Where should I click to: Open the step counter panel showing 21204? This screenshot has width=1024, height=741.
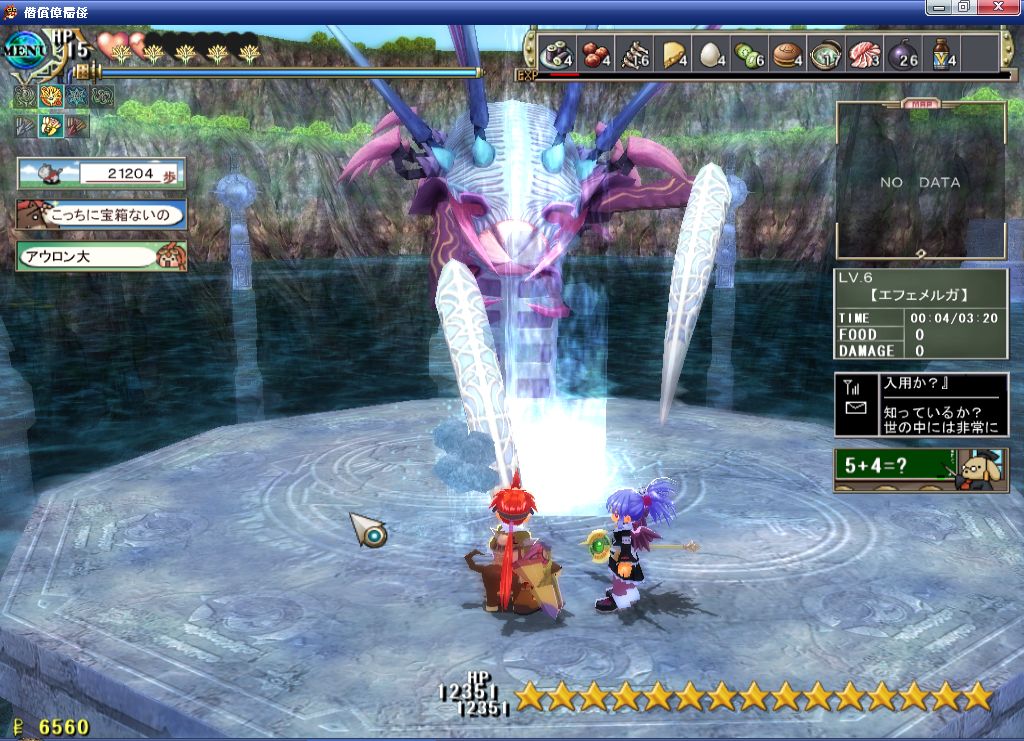(x=101, y=173)
